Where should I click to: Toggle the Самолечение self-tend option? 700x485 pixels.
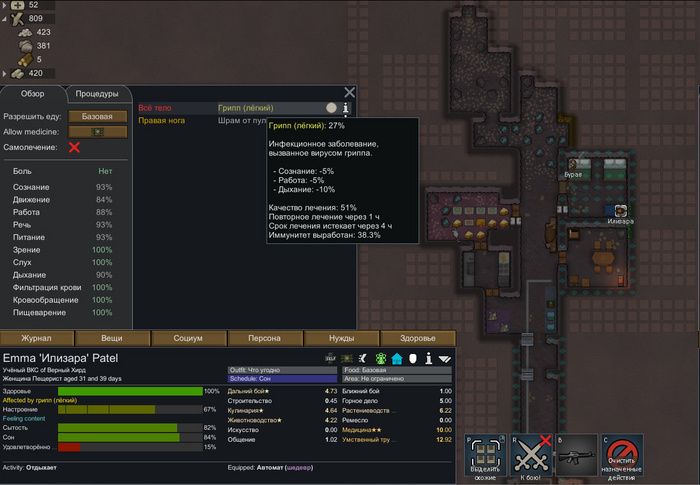[74, 147]
